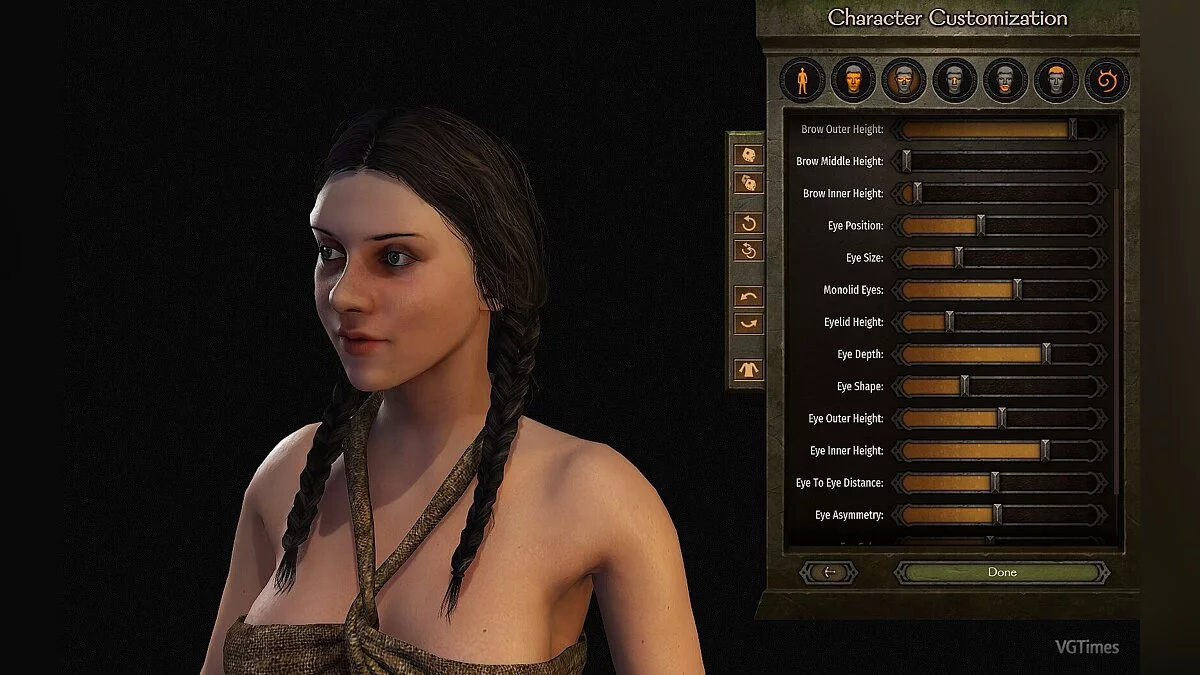Open the mouth customization tab
The width and height of the screenshot is (1200, 675).
point(1006,80)
